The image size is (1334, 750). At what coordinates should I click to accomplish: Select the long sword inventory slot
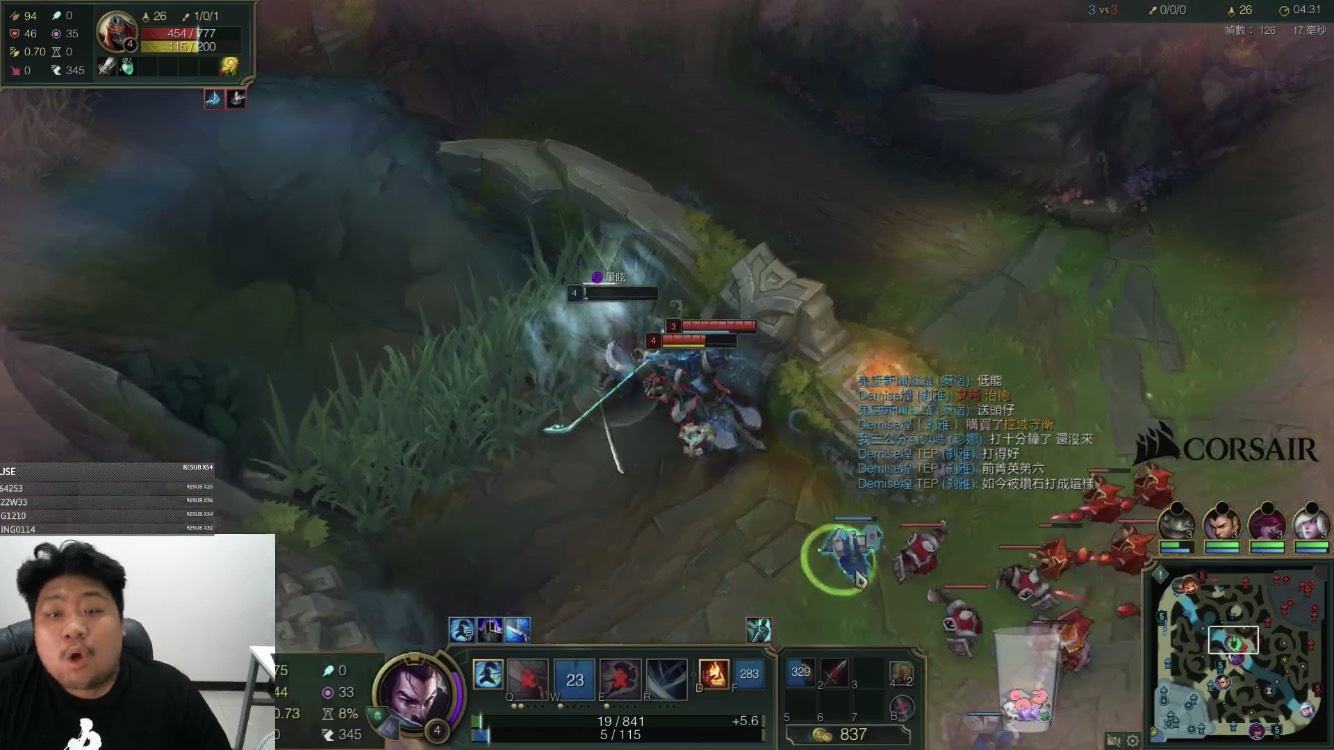(x=834, y=673)
